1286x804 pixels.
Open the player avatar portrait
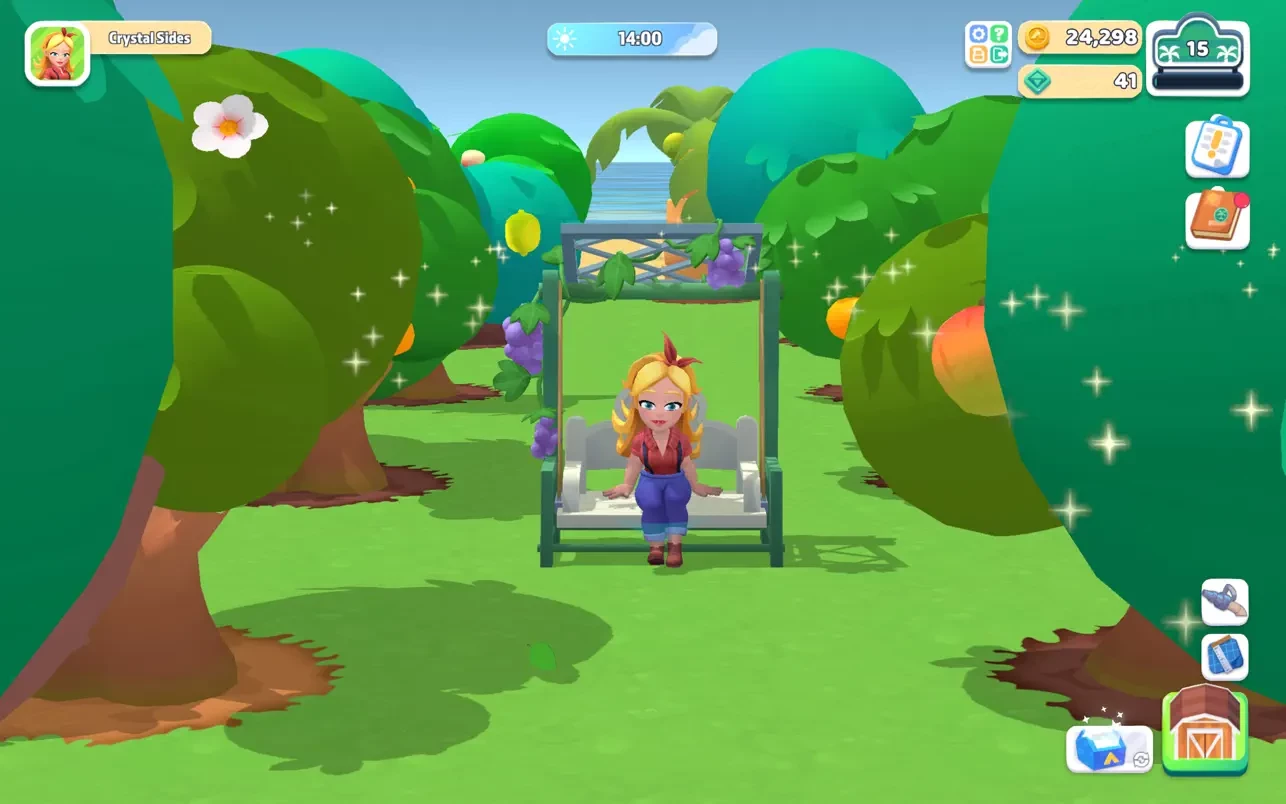point(57,54)
